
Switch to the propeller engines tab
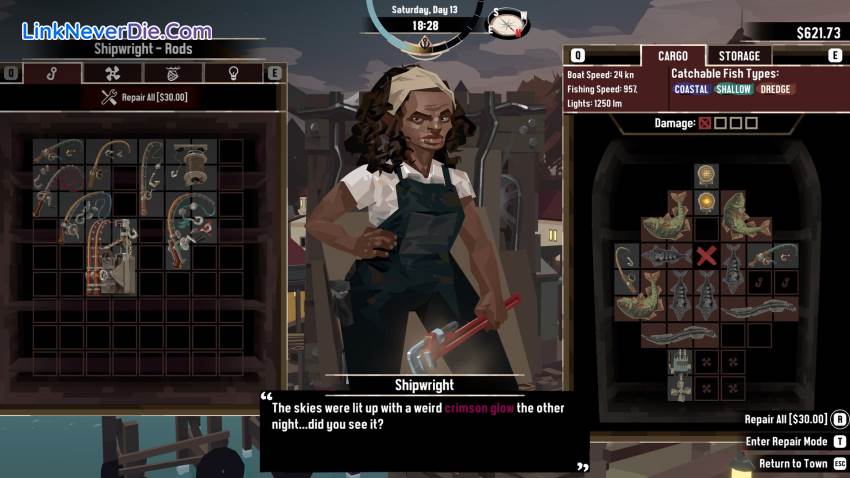pos(113,73)
